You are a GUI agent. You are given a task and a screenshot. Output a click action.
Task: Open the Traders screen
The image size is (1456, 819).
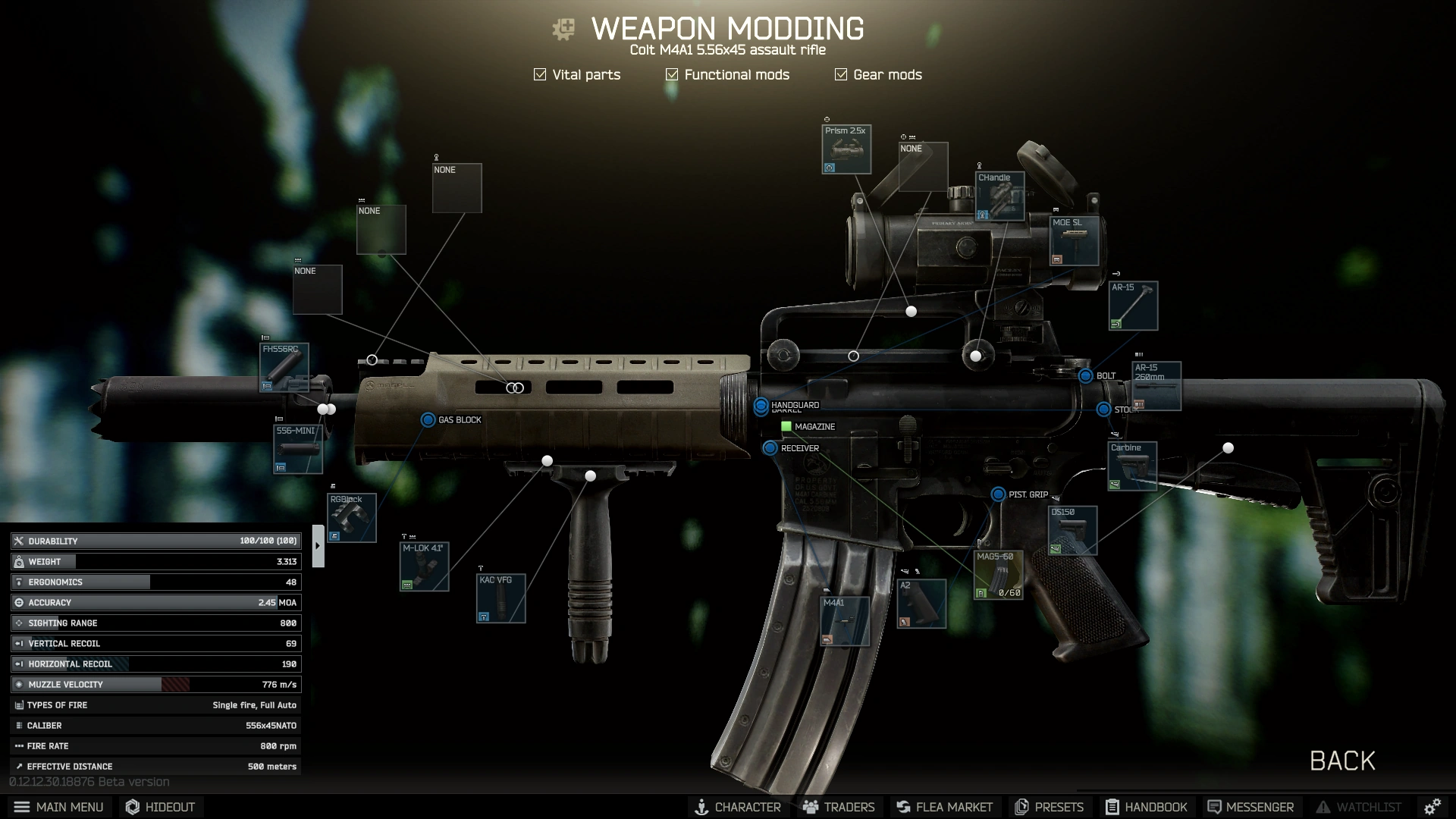(x=839, y=807)
